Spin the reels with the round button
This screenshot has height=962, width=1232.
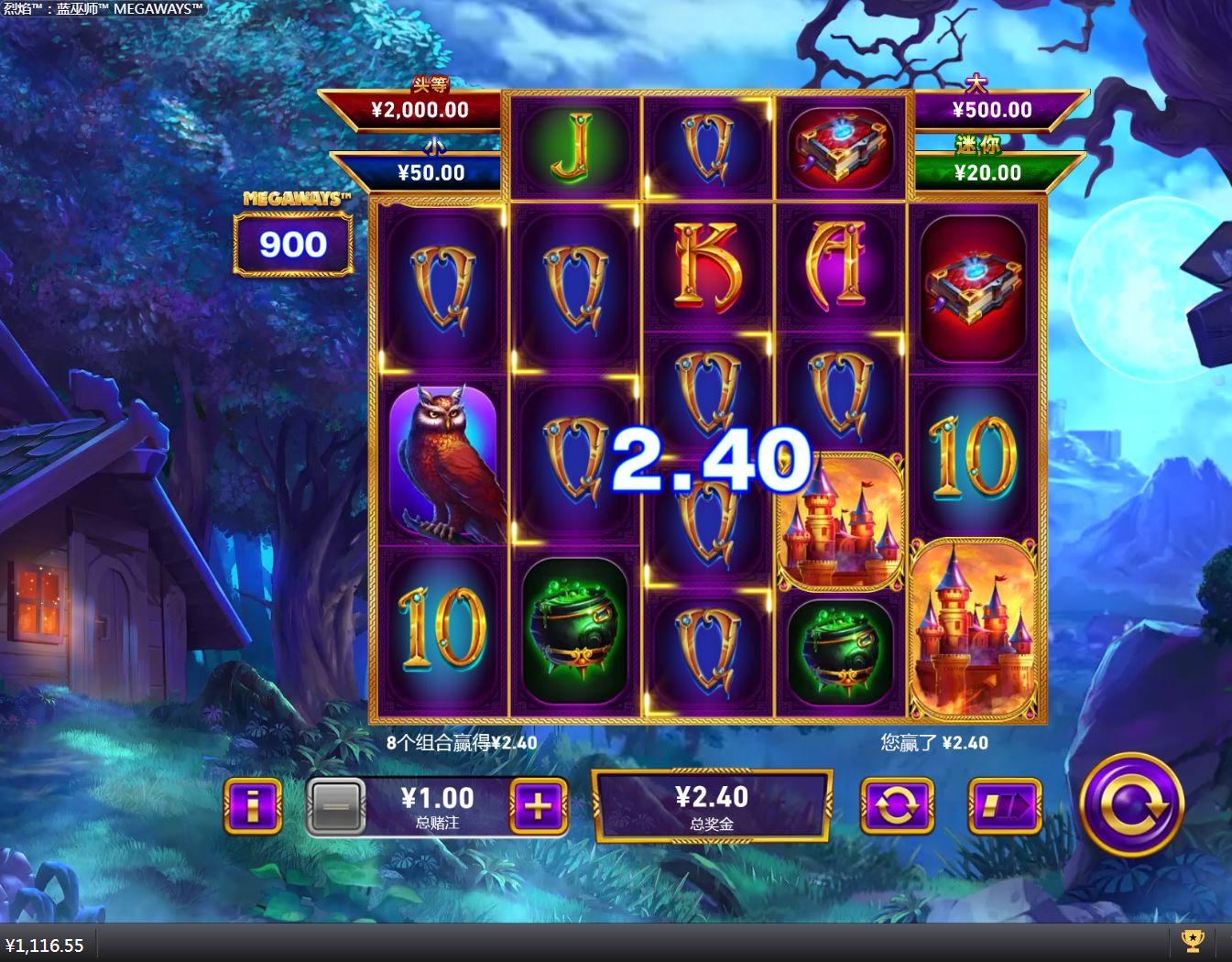tap(1132, 805)
